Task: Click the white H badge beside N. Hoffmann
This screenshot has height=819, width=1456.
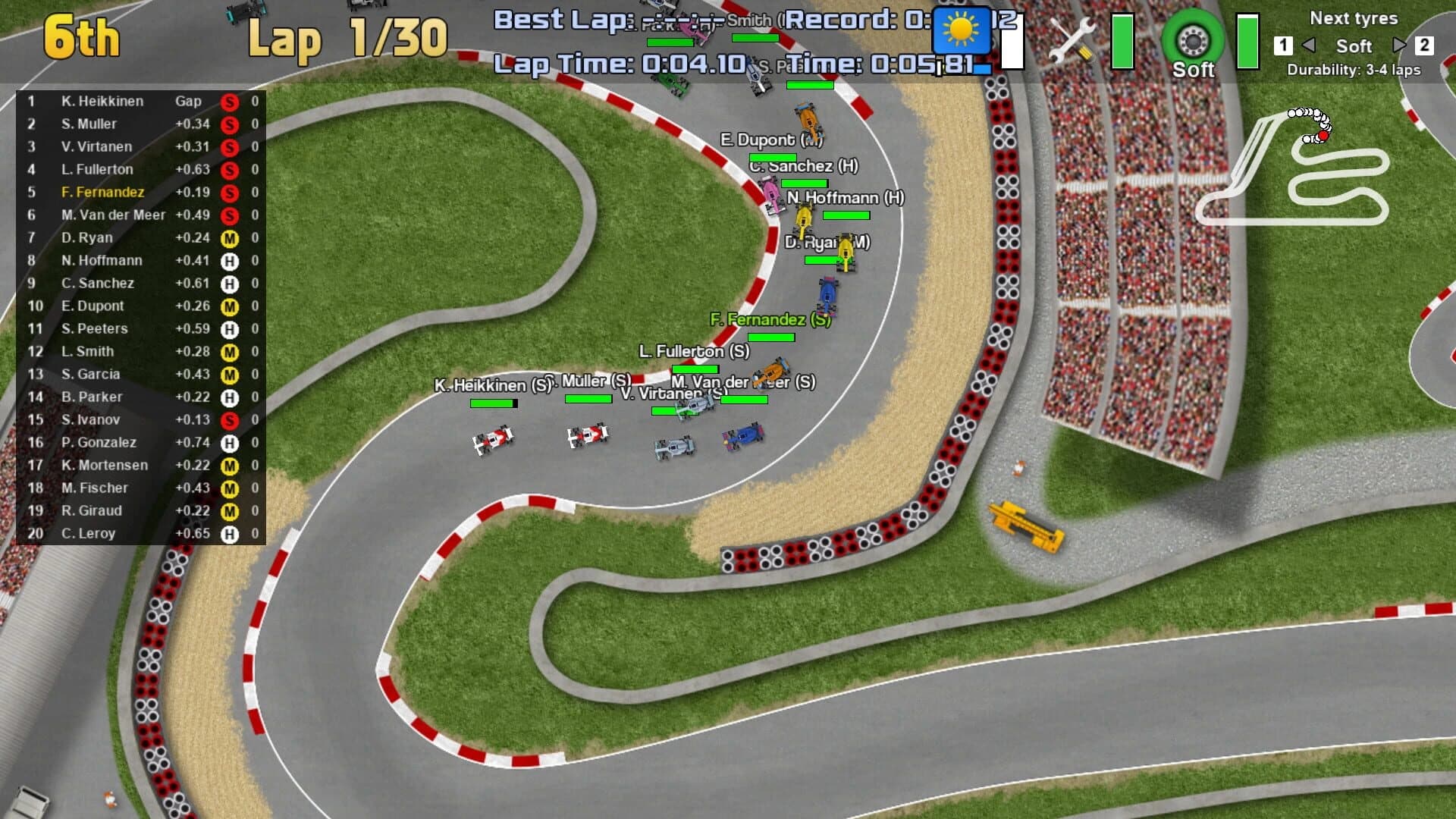Action: (230, 260)
